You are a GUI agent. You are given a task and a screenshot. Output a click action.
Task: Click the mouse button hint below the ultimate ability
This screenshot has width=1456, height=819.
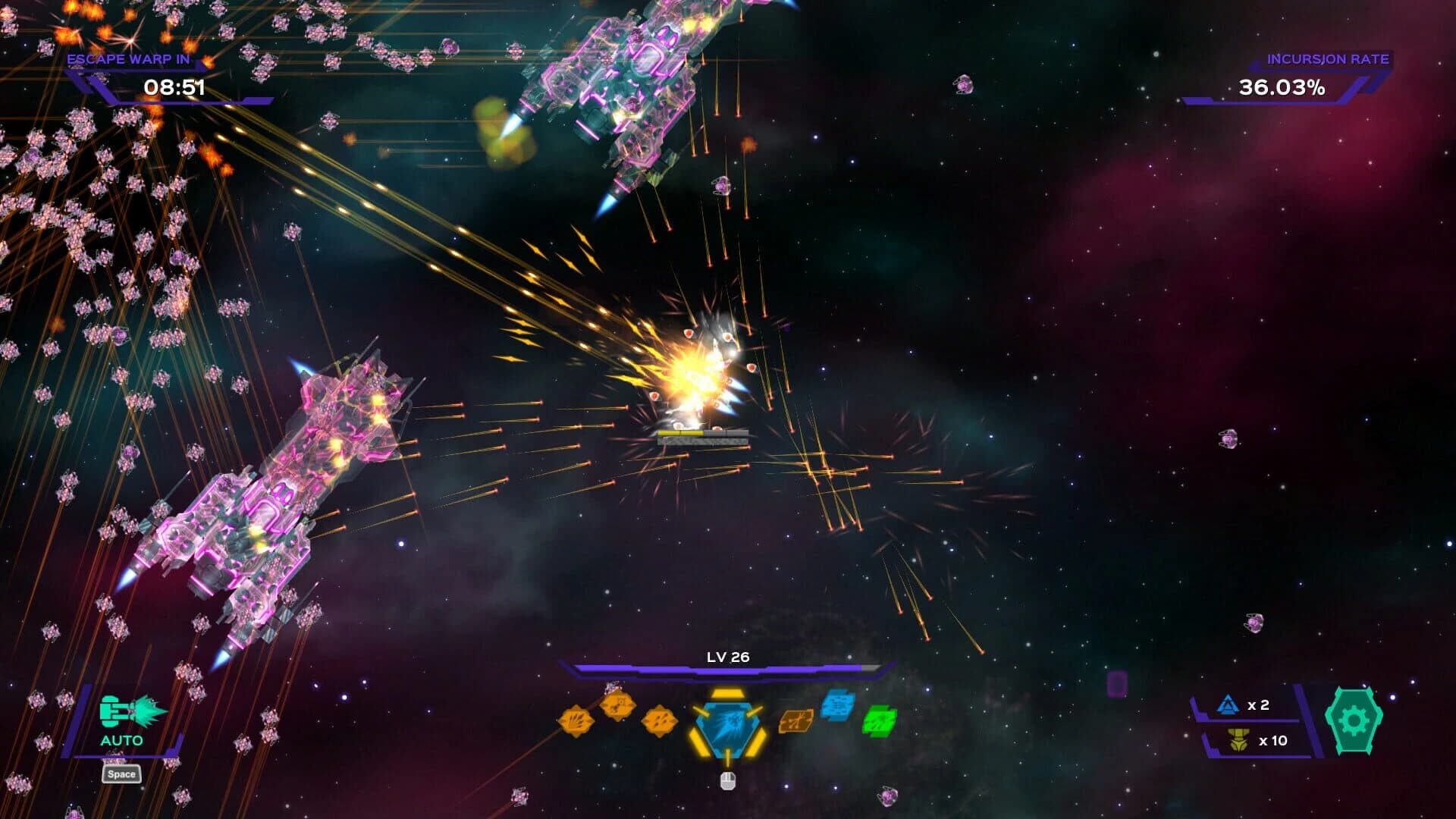click(x=726, y=782)
